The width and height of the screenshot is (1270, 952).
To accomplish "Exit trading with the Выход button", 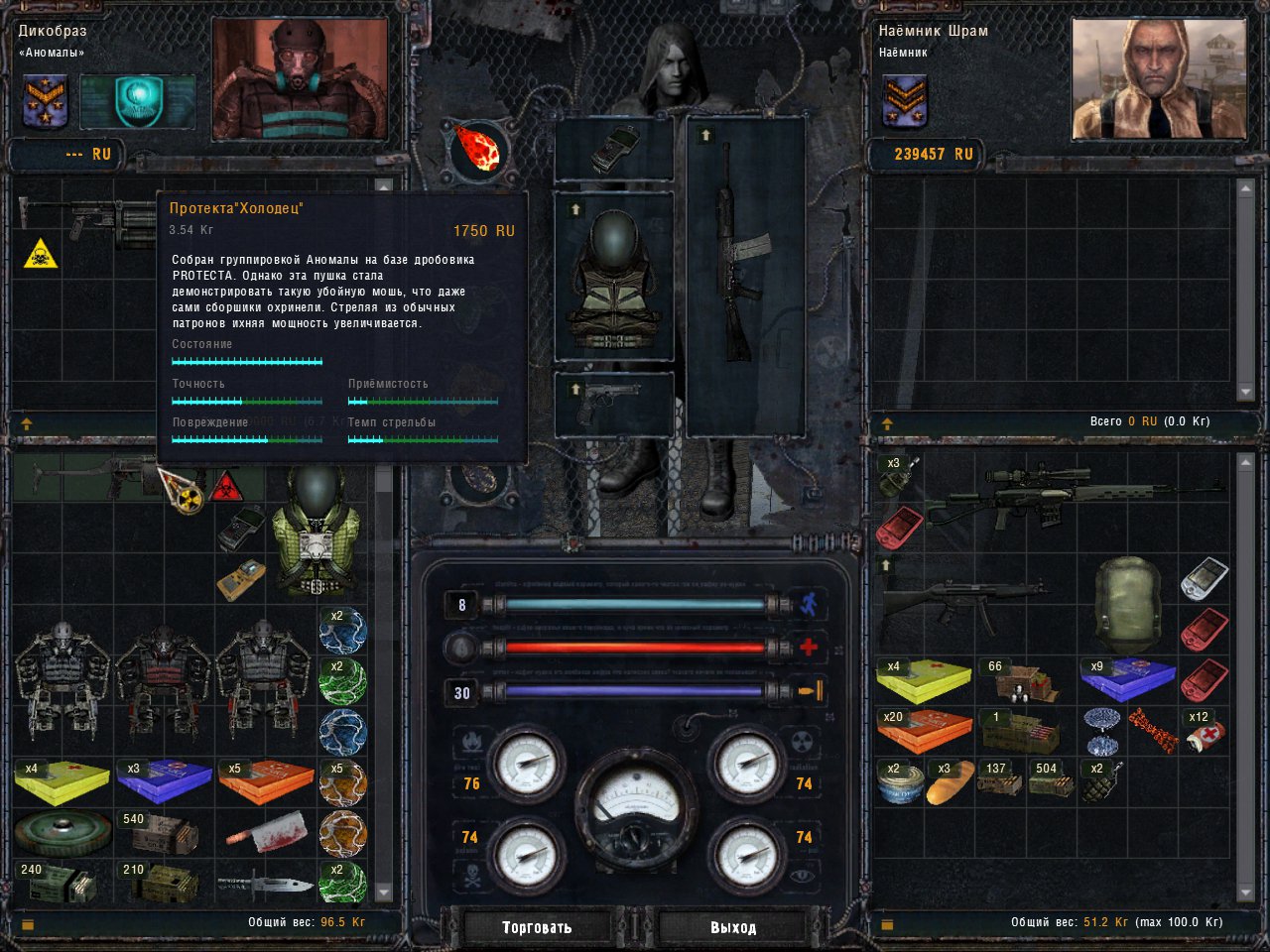I will (x=733, y=927).
